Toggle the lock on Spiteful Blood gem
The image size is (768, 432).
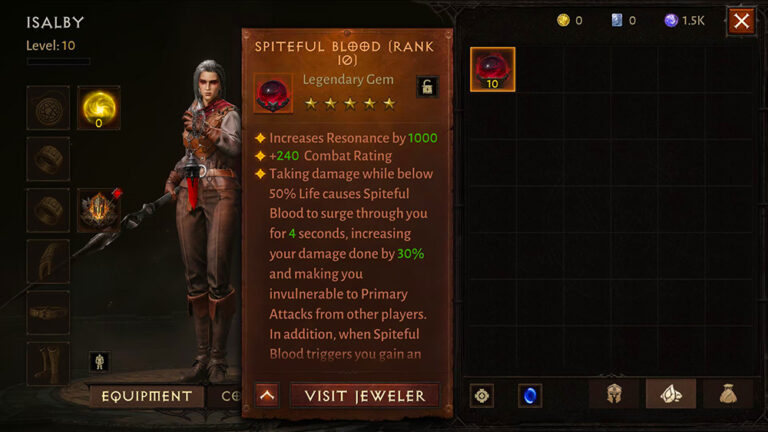427,87
